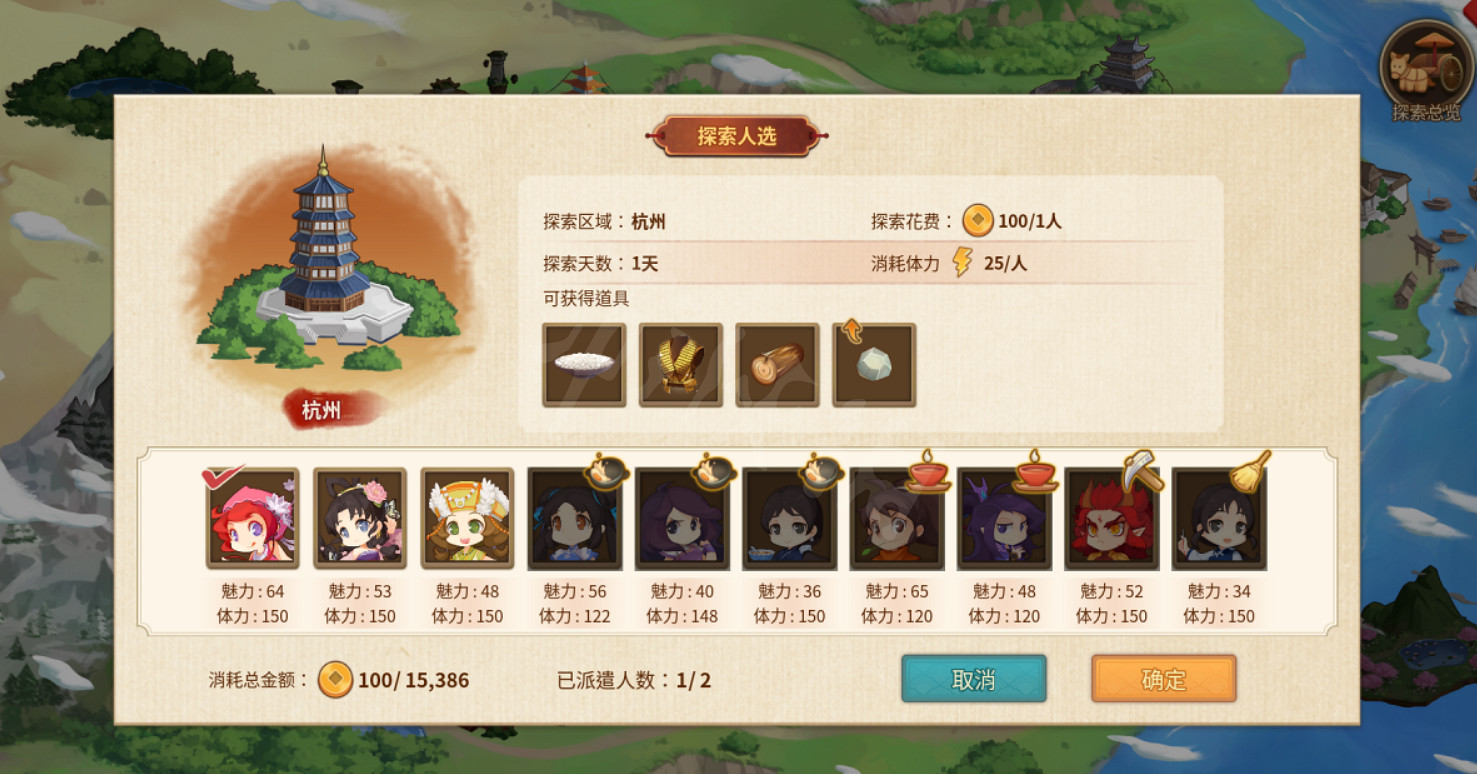Select the second character with 魅力53
Viewport: 1477px width, 774px height.
[359, 519]
